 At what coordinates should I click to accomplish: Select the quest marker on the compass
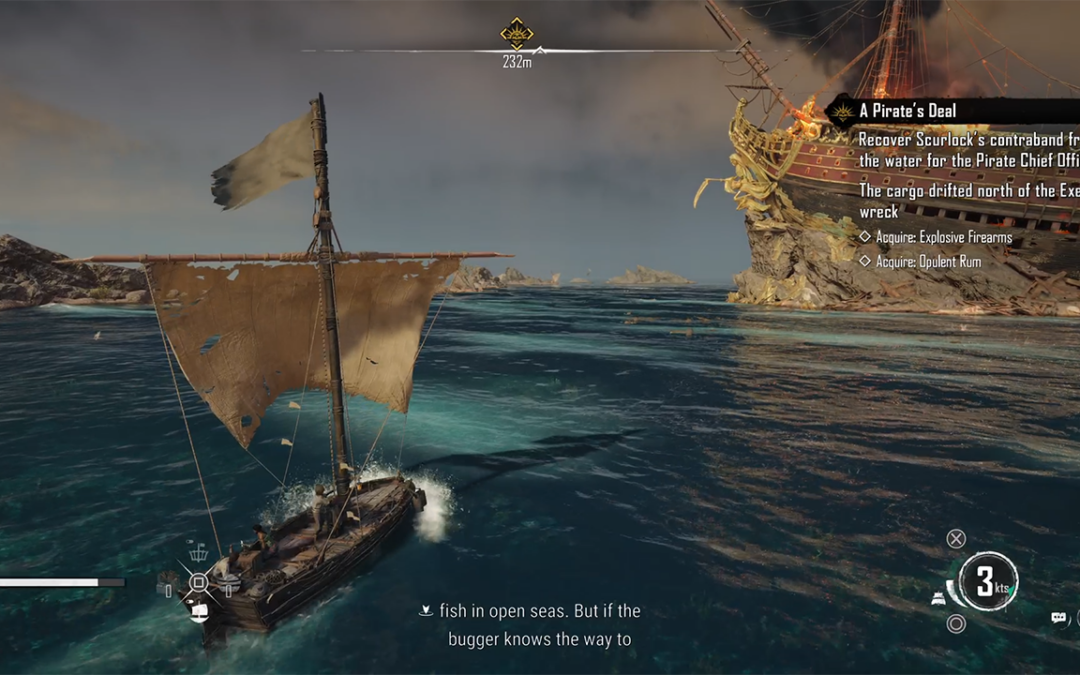pos(517,34)
